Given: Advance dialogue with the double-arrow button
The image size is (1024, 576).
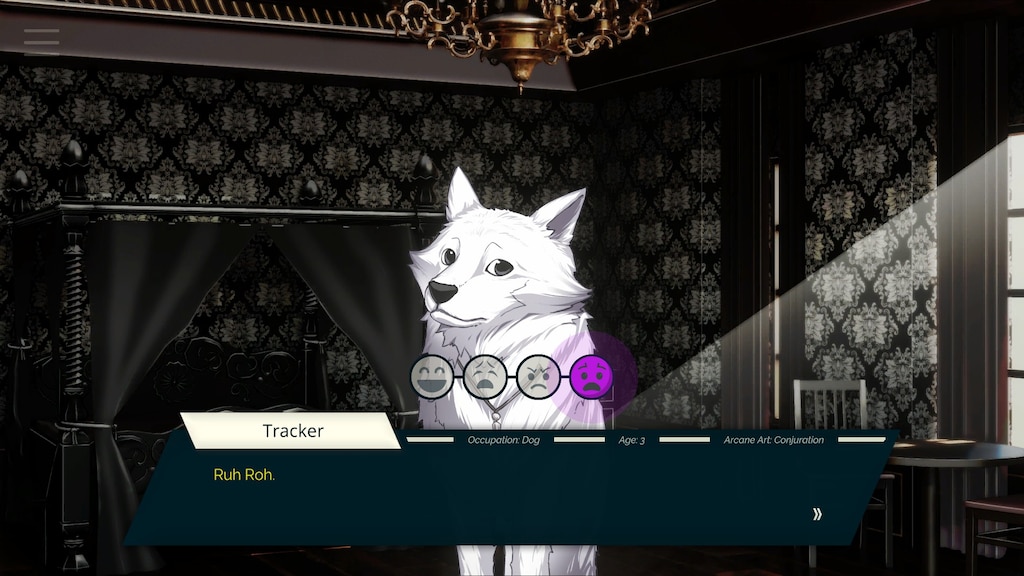Looking at the screenshot, I should coord(817,514).
